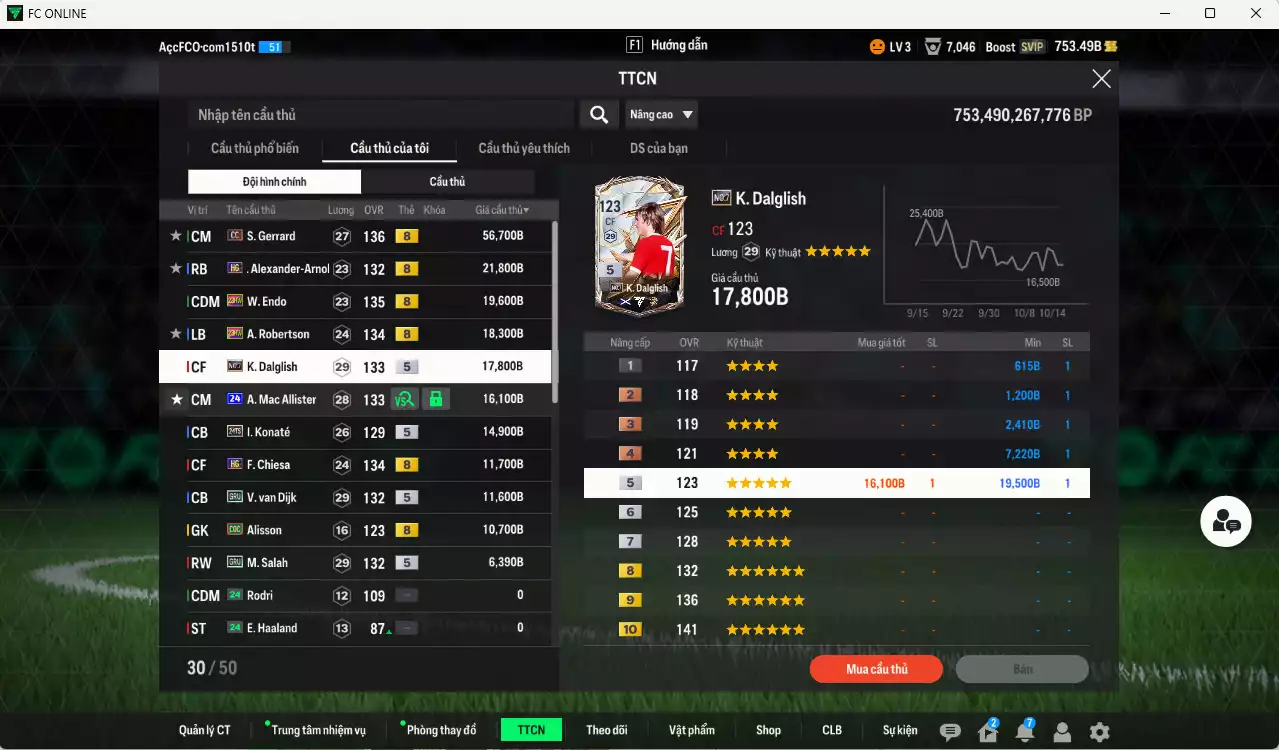Show the DS của bạn tab
The width and height of the screenshot is (1279, 750).
(658, 148)
